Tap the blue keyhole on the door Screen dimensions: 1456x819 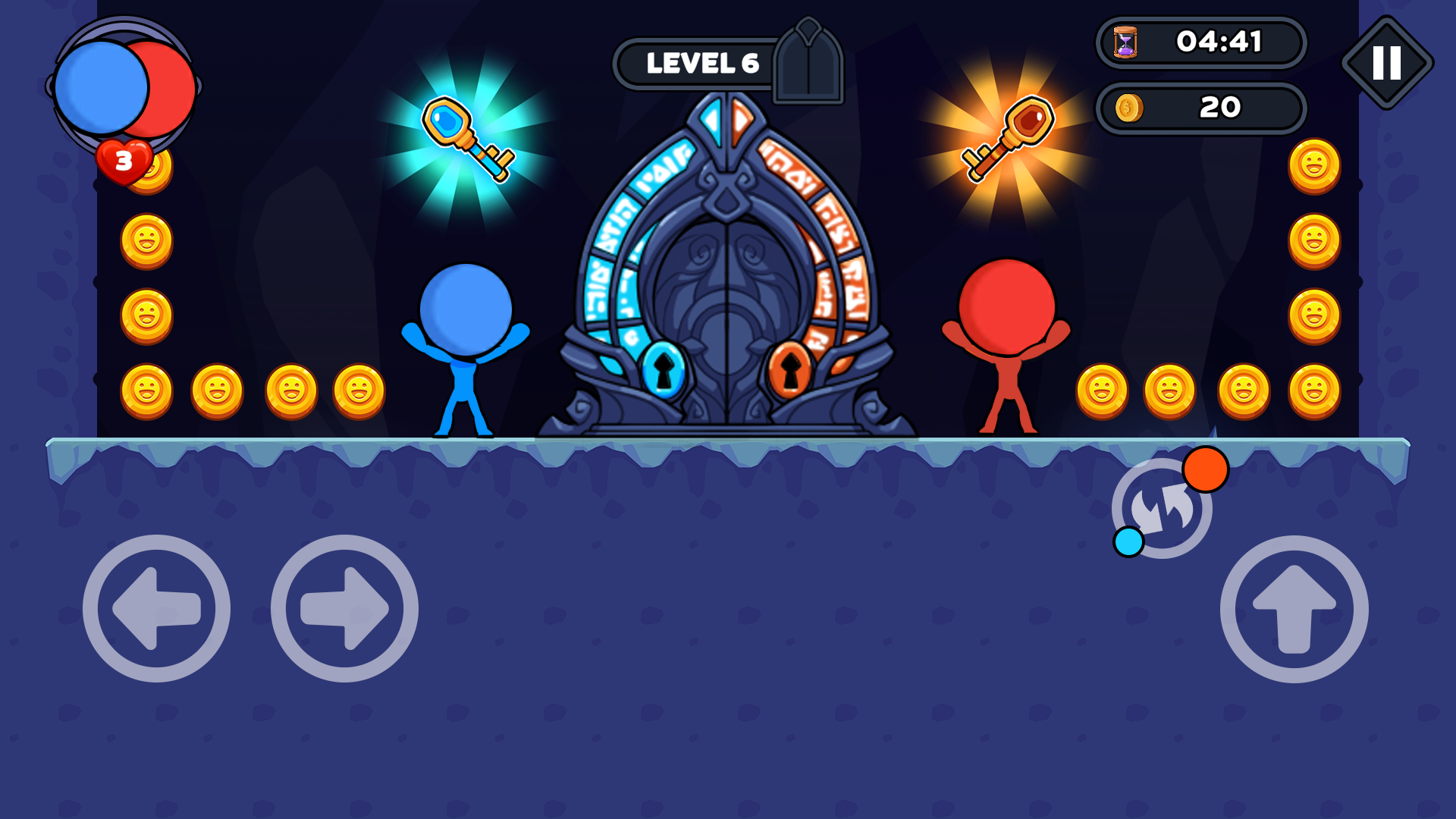(663, 372)
